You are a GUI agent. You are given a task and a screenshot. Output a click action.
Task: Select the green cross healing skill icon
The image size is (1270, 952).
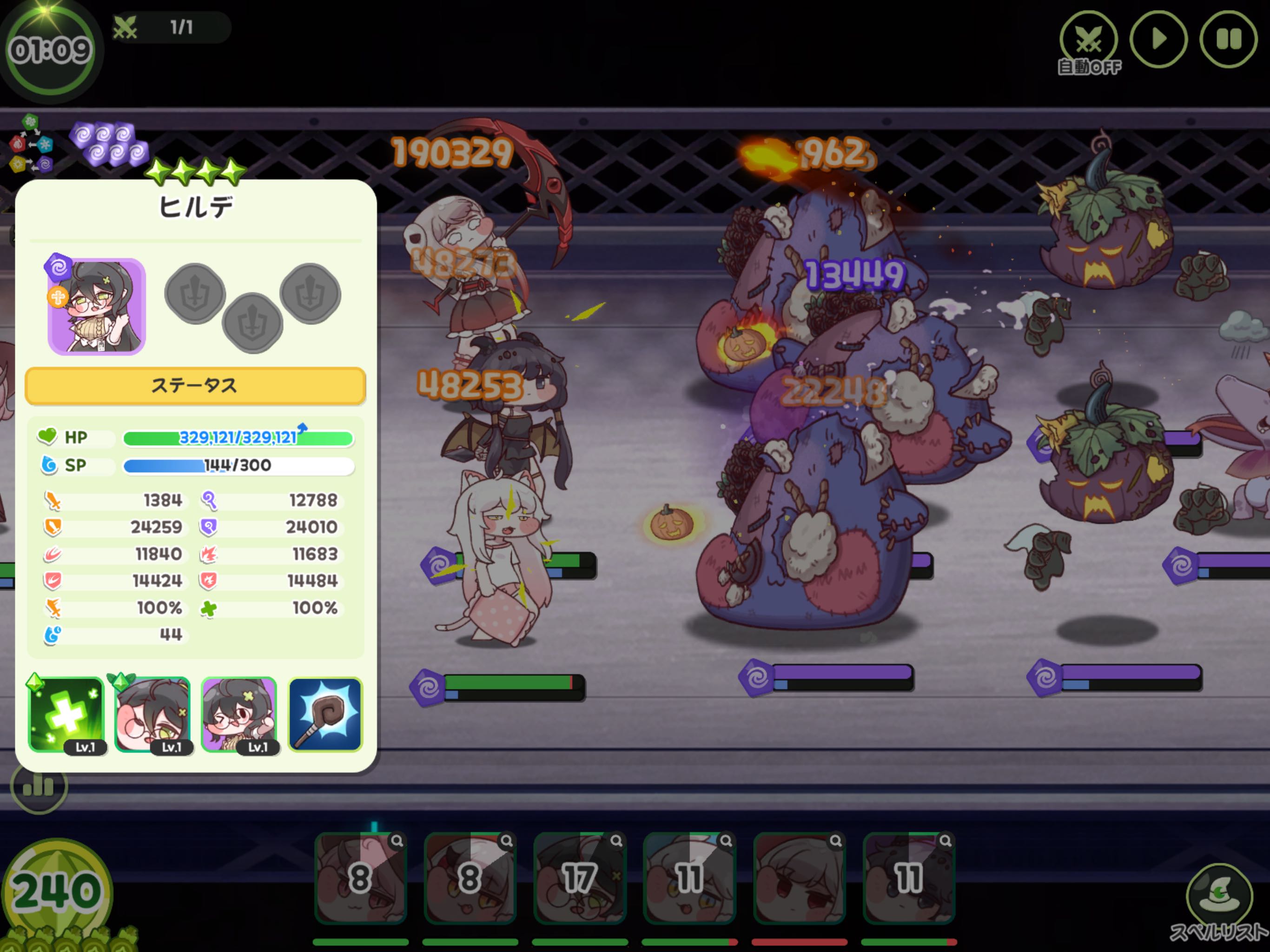click(66, 715)
